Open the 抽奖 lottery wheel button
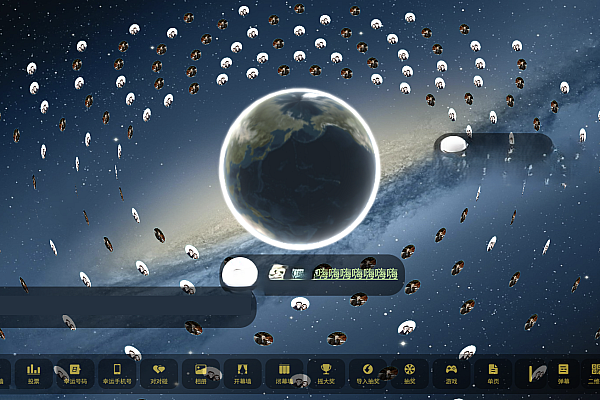The height and width of the screenshot is (400, 600). tap(409, 372)
